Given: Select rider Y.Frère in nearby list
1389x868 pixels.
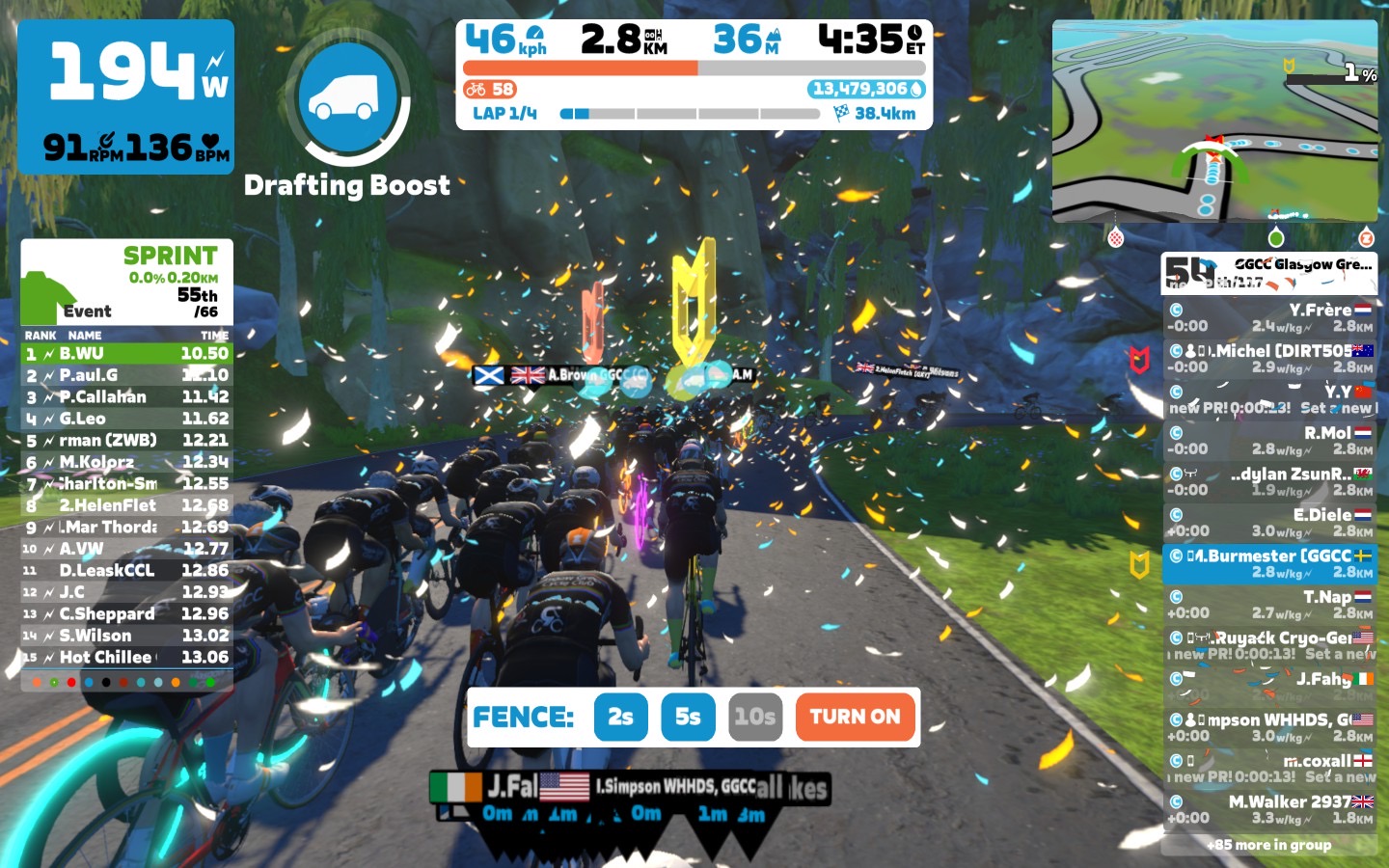Looking at the screenshot, I should [1269, 317].
